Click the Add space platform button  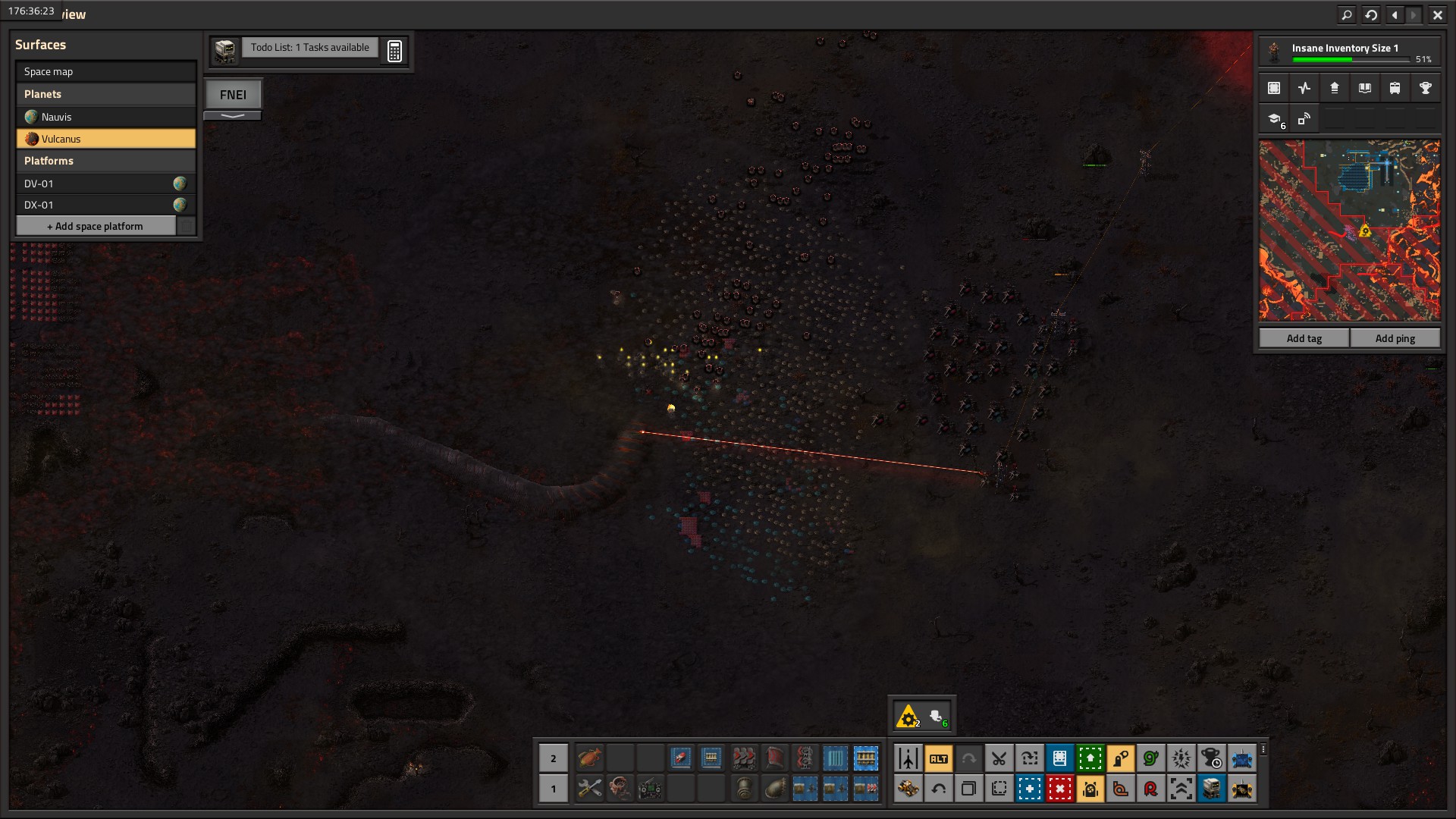pos(96,226)
